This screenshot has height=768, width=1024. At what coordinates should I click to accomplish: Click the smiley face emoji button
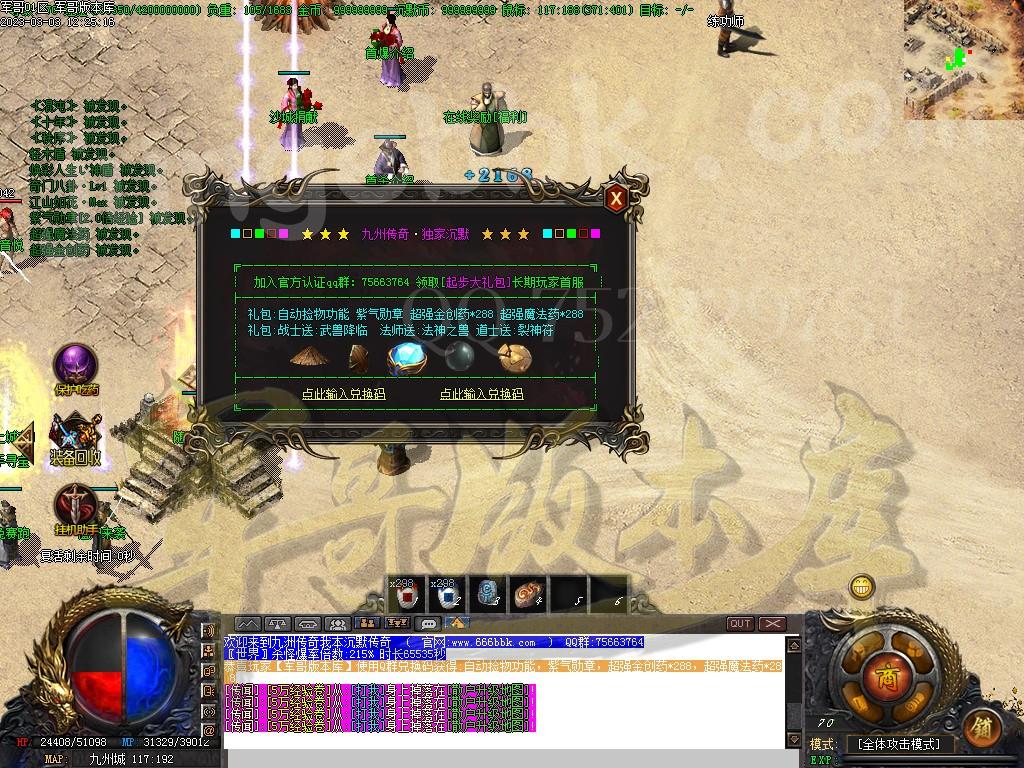[861, 586]
